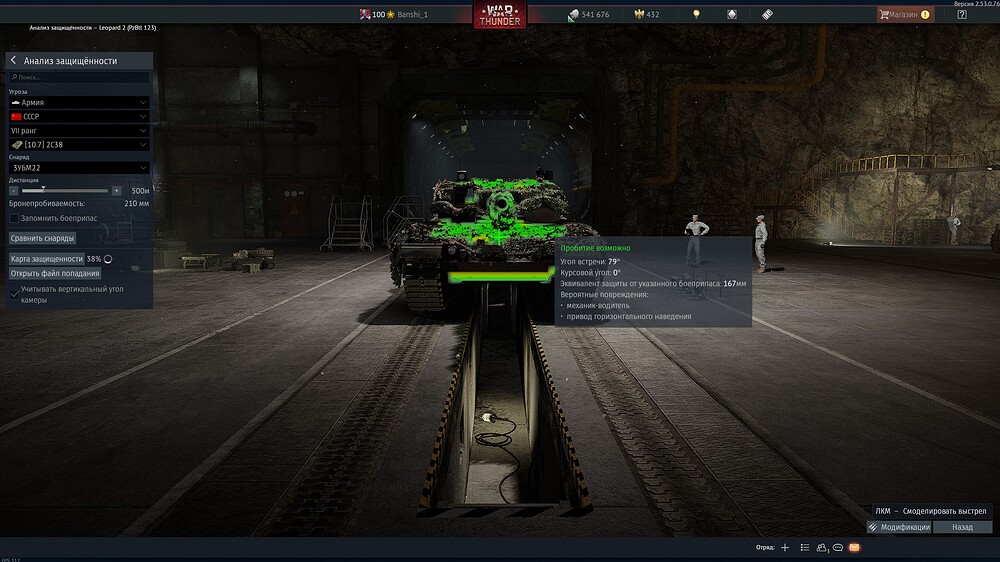Open the Магазин shop

tap(904, 15)
